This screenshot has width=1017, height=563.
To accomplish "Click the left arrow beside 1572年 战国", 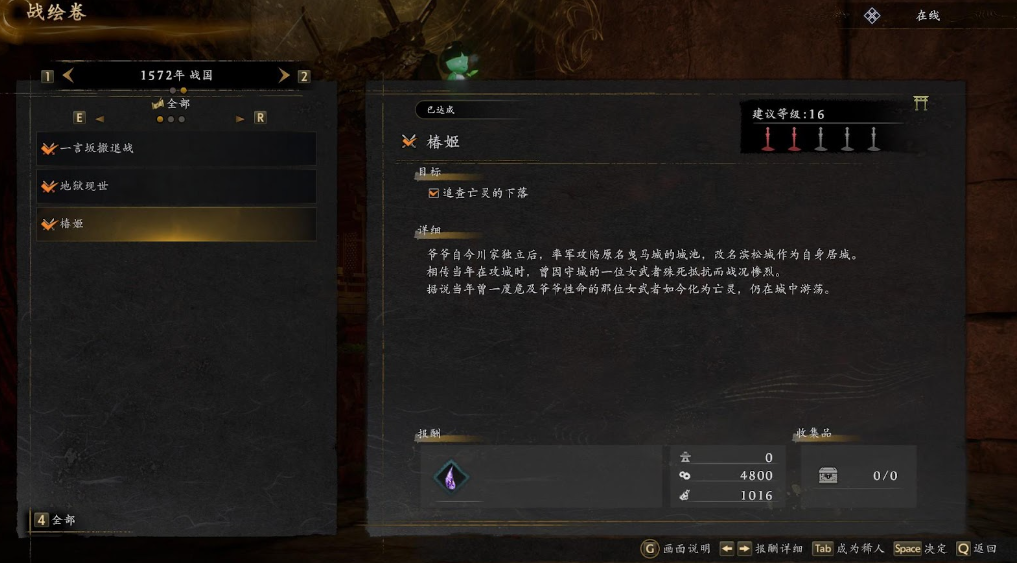I will (x=68, y=75).
